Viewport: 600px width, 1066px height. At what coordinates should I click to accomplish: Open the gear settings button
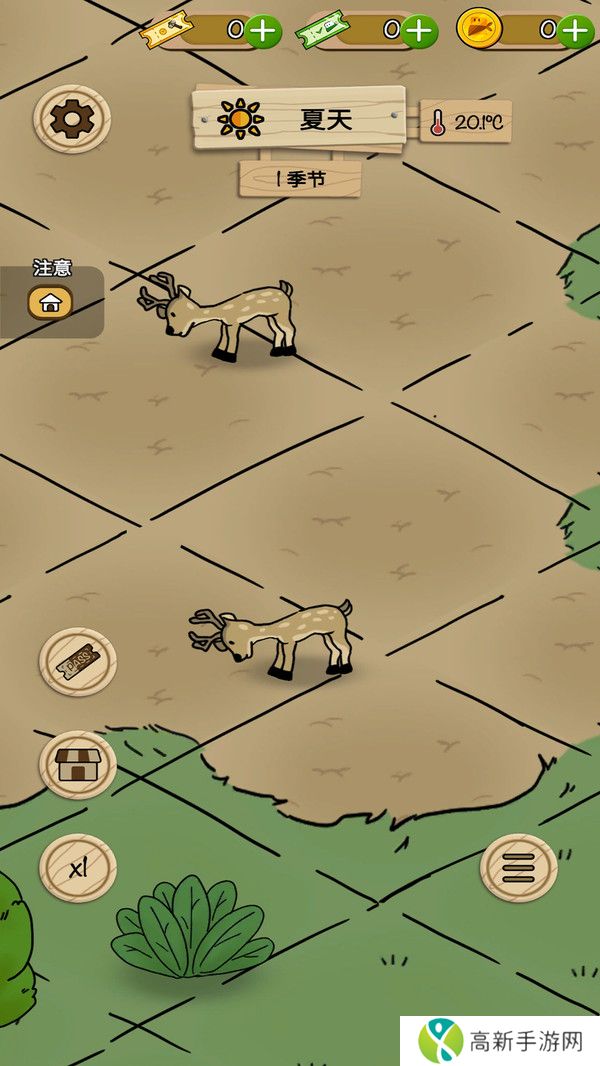click(71, 119)
